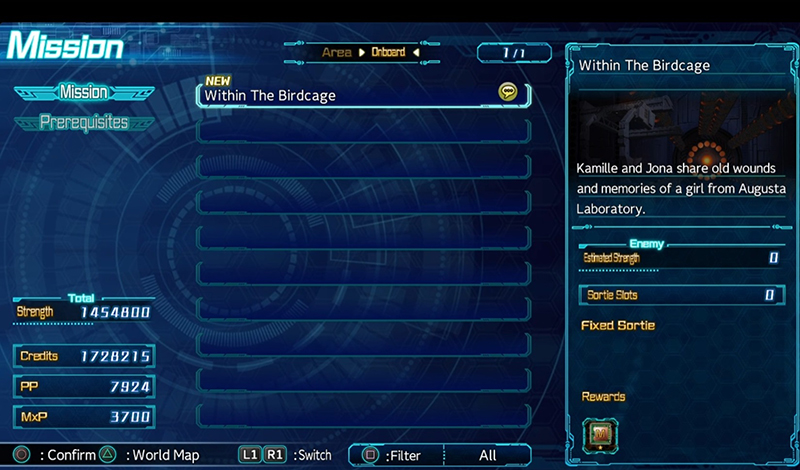Screen dimensions: 800x470
Task: Switch to the Mission tab
Action: click(84, 92)
